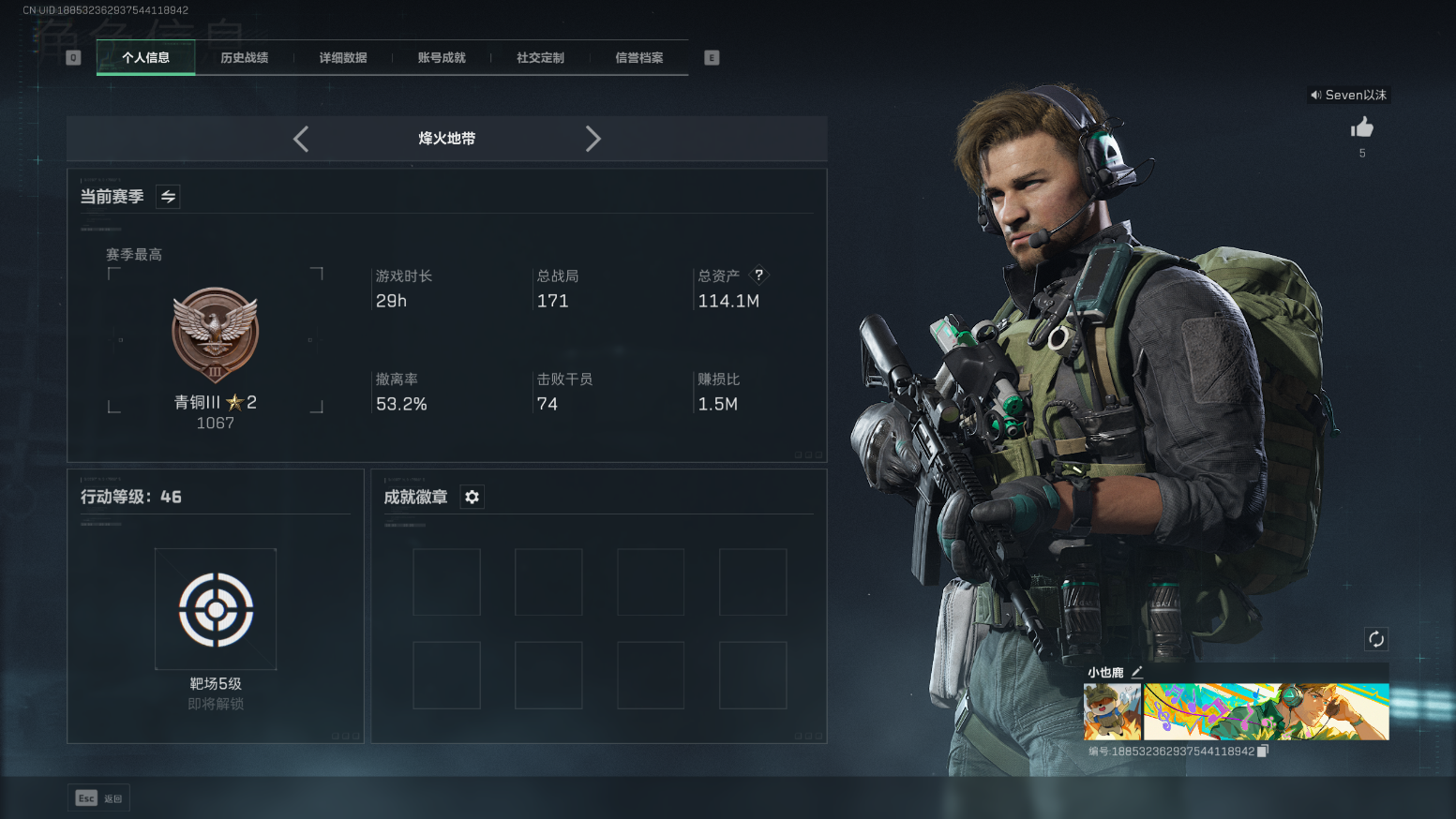This screenshot has width=1456, height=819.
Task: Select the 账号成就 tab
Action: tap(442, 58)
